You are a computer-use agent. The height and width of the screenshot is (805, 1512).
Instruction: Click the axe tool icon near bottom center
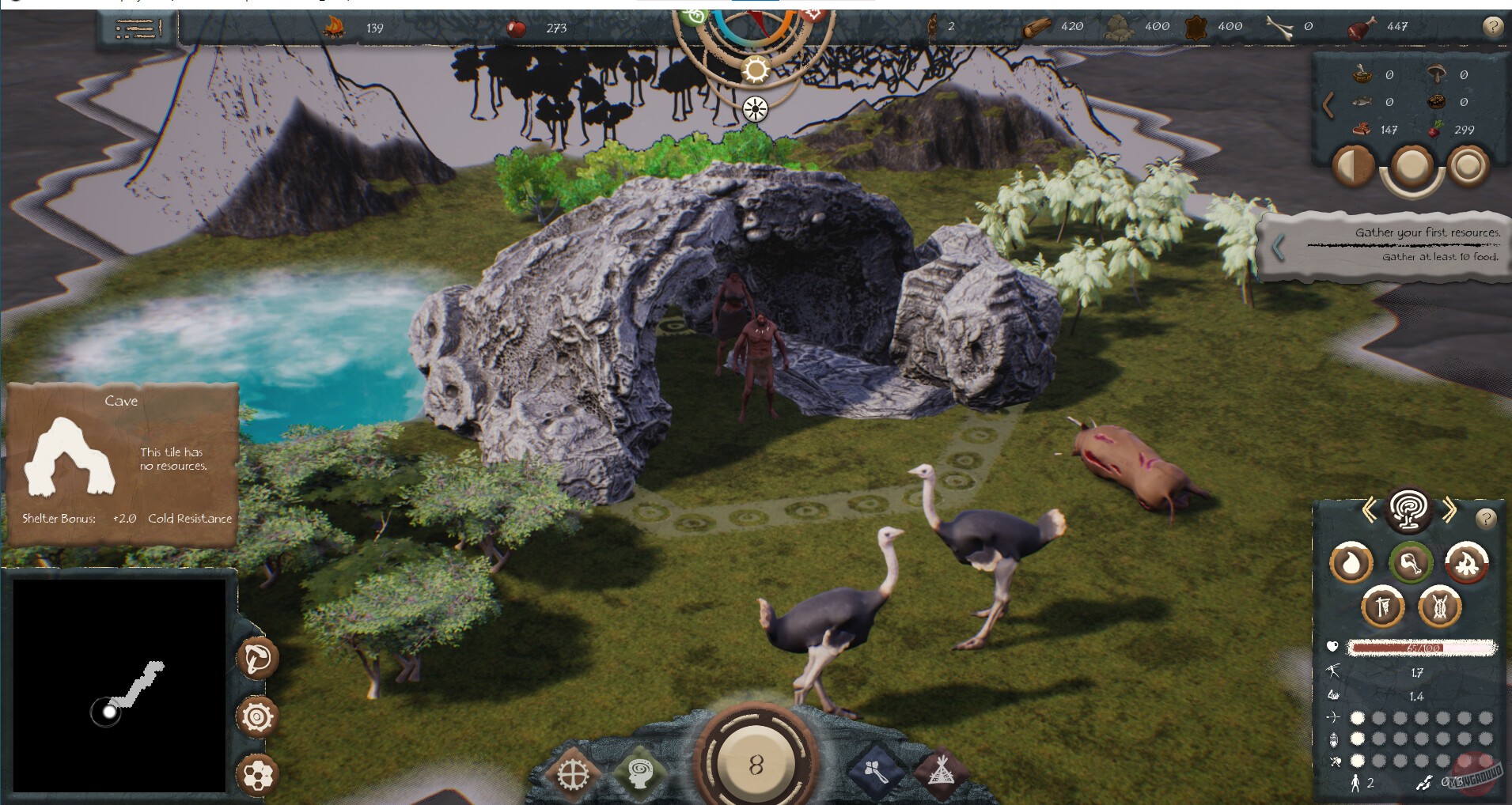pyautogui.click(x=875, y=771)
